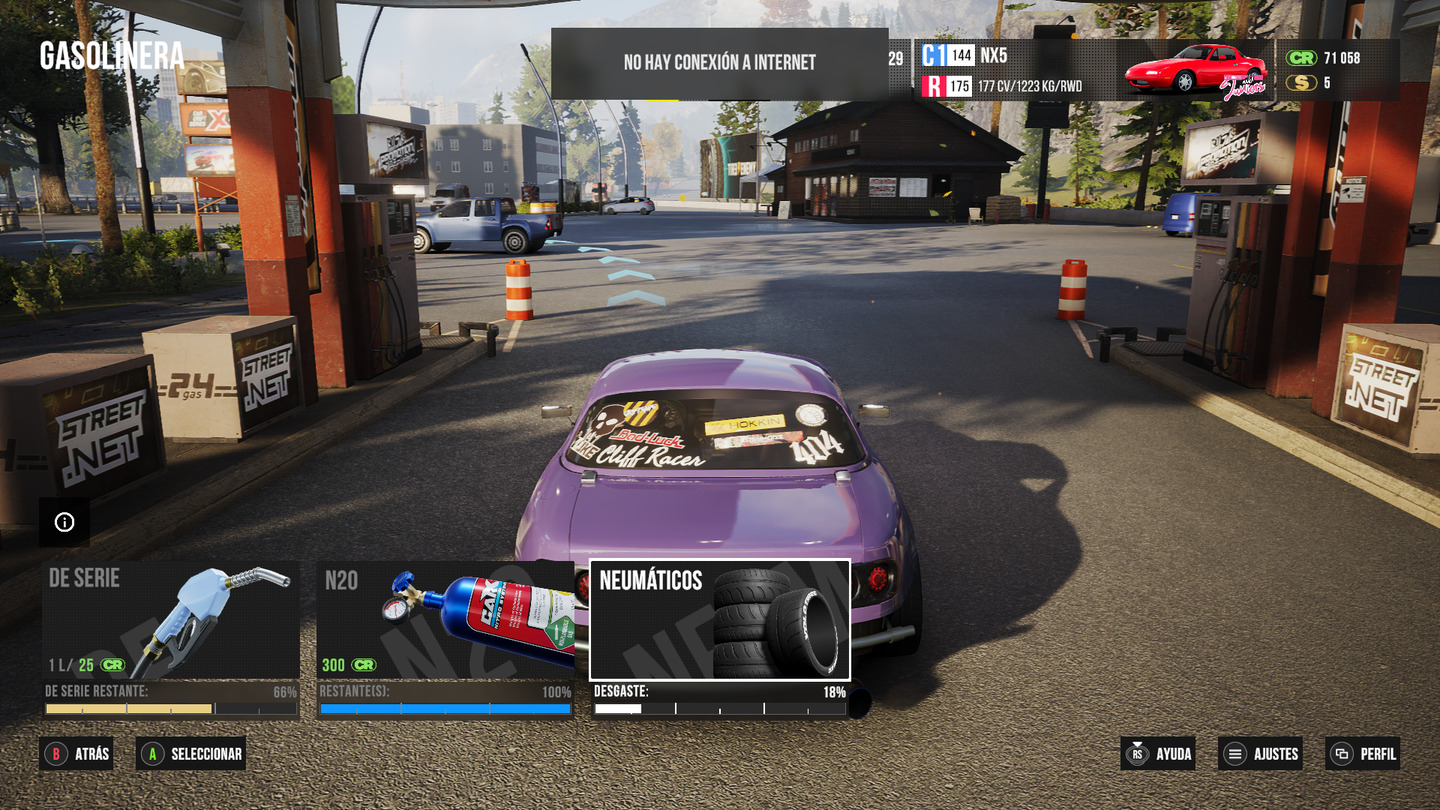
Task: Select the De Serie fuel option
Action: 171,620
